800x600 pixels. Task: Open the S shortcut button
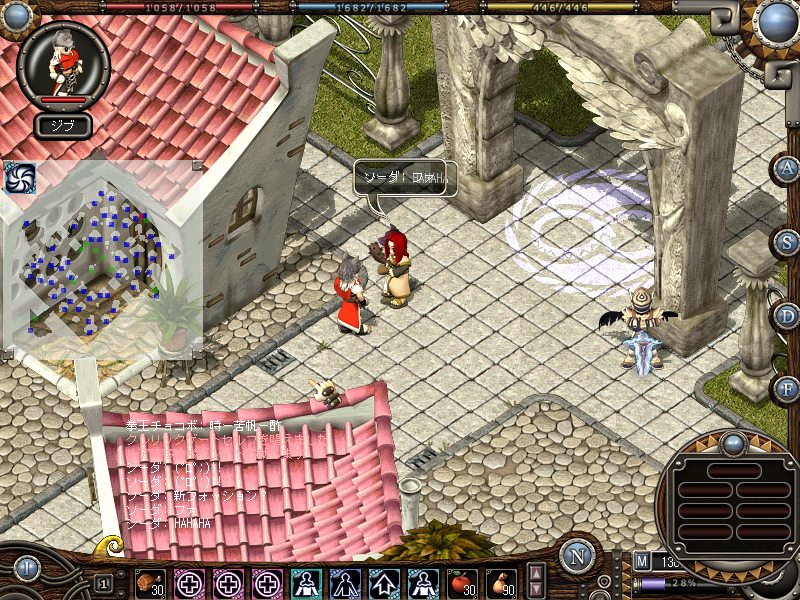tap(787, 242)
